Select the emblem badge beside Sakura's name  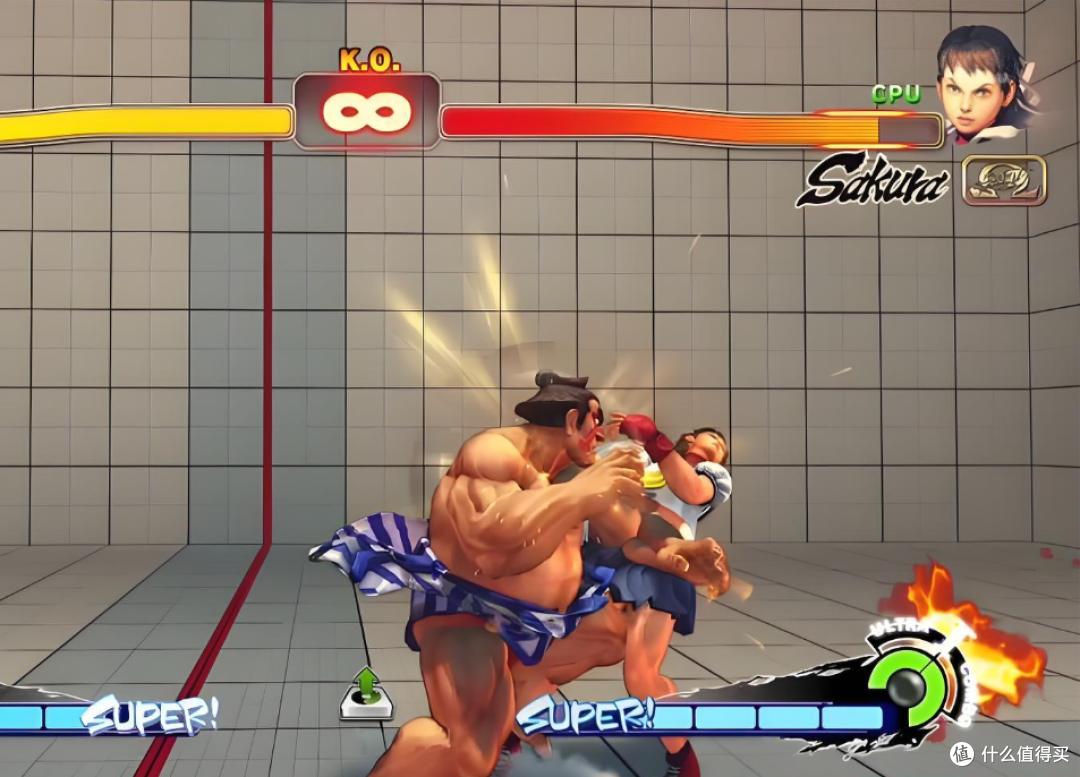(x=1003, y=180)
